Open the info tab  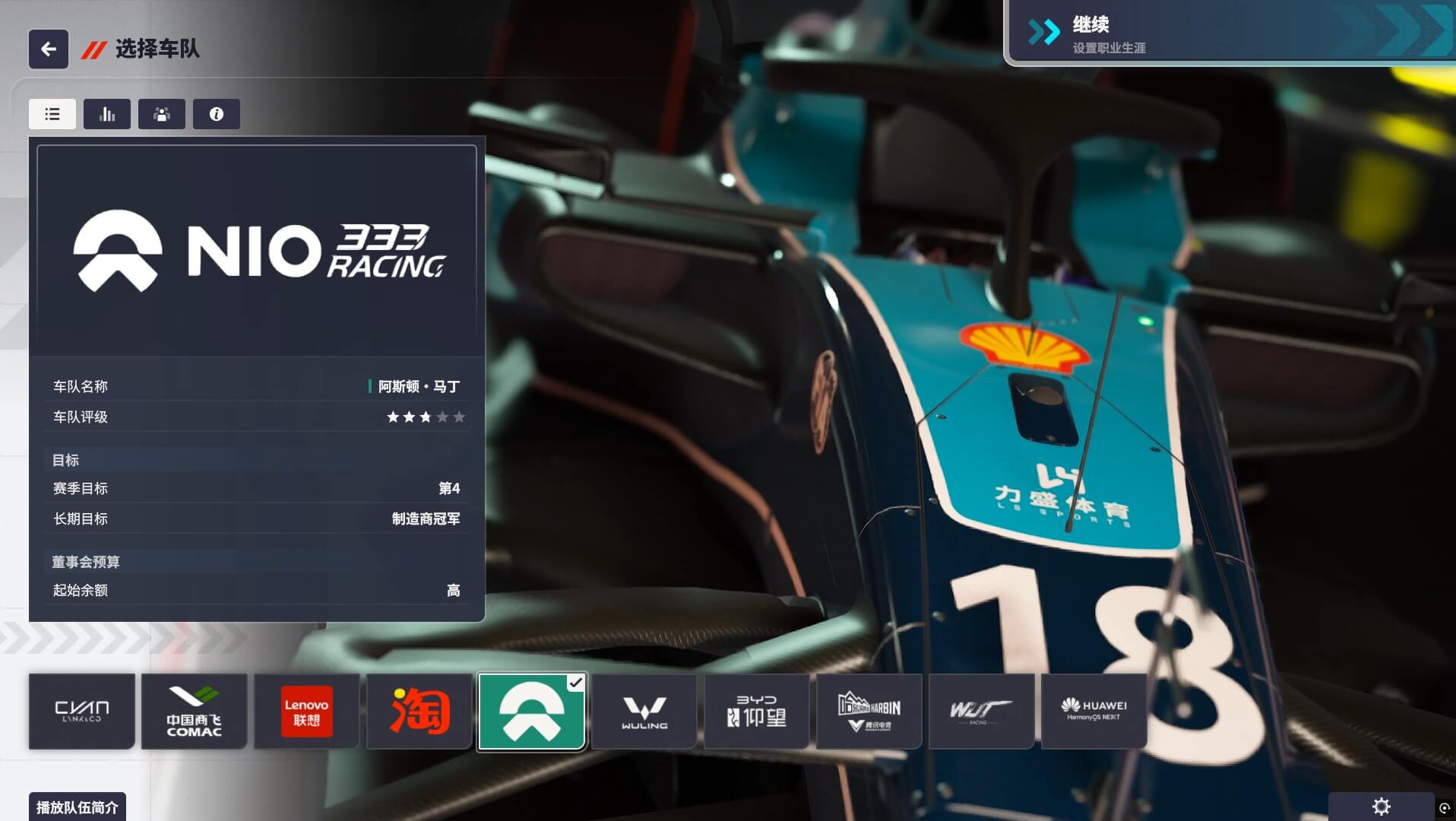coord(217,114)
